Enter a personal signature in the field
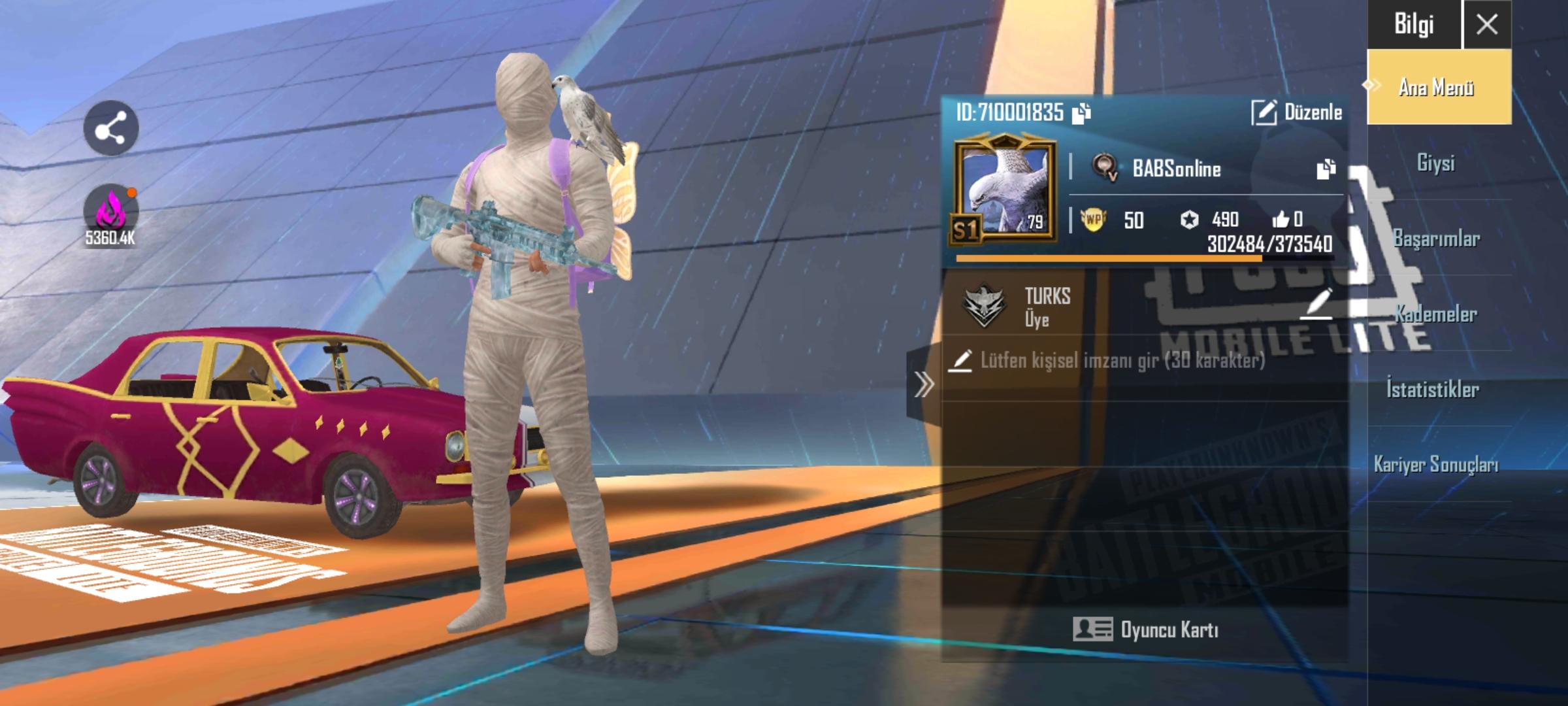 pos(1122,361)
